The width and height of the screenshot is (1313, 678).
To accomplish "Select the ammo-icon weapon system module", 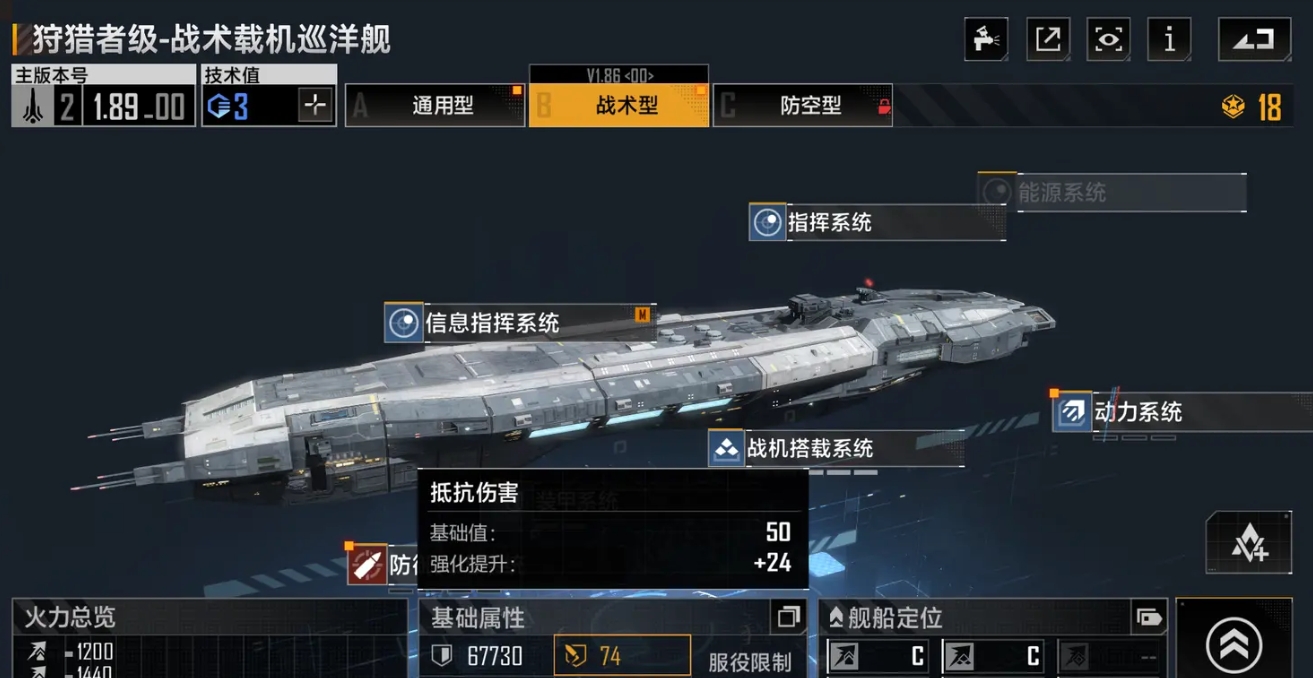I will (368, 565).
